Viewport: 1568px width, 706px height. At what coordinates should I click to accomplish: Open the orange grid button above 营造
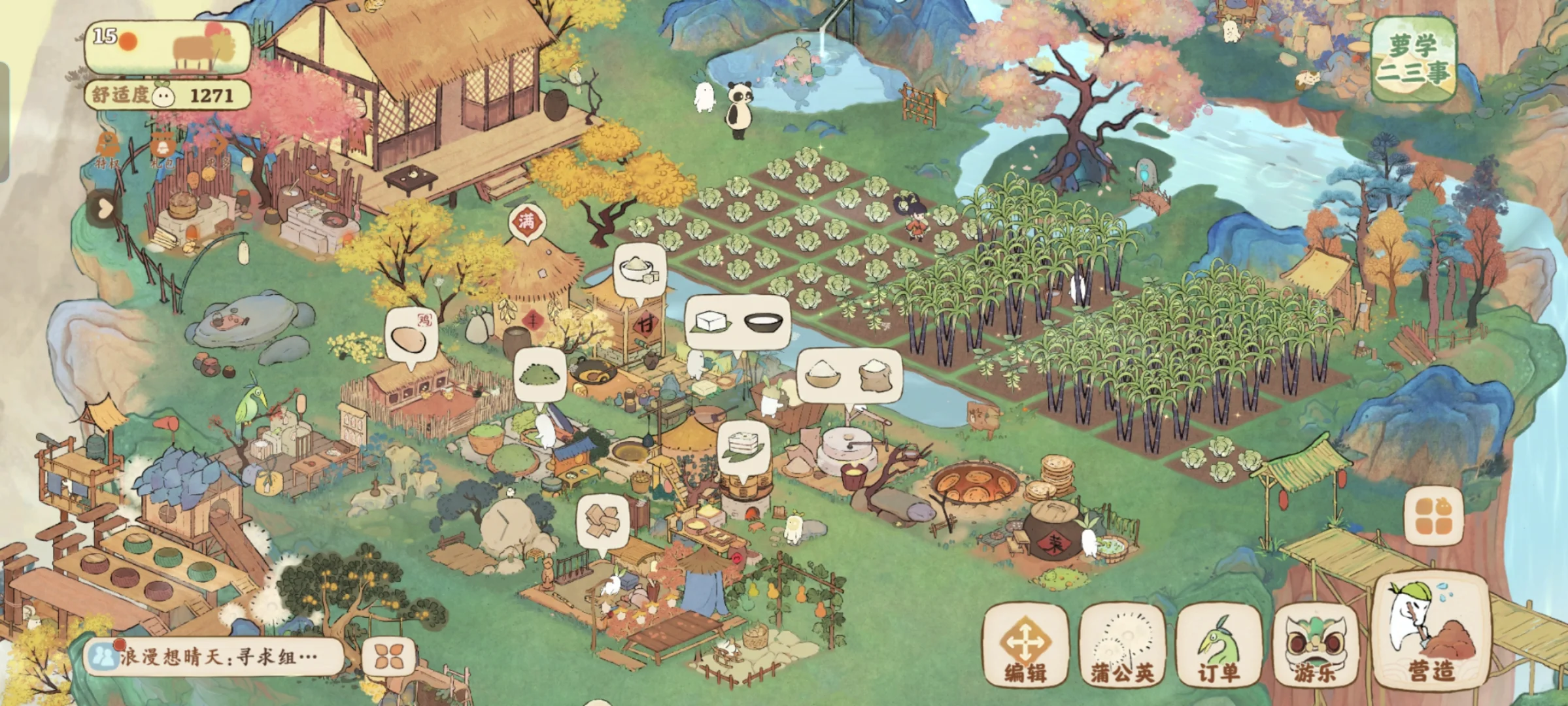point(1433,516)
